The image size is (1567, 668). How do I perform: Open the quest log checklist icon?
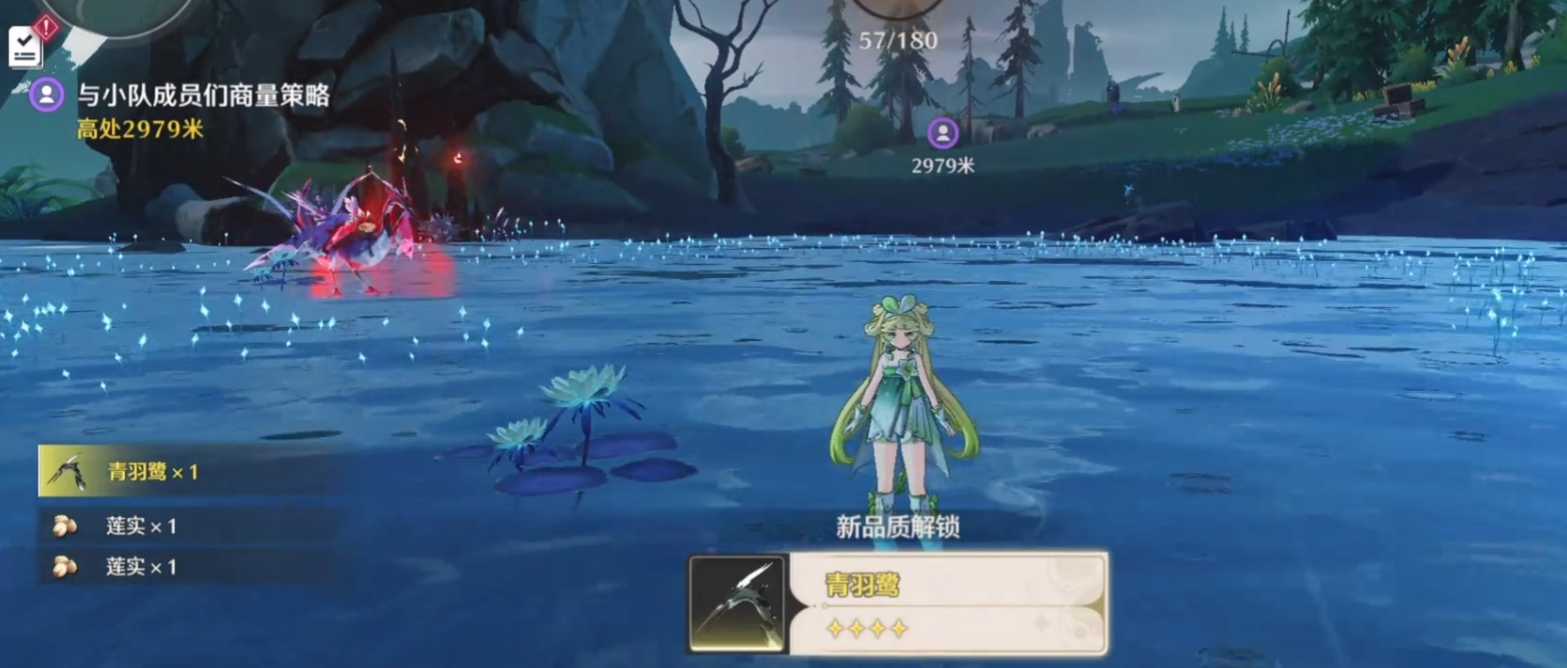pyautogui.click(x=25, y=46)
